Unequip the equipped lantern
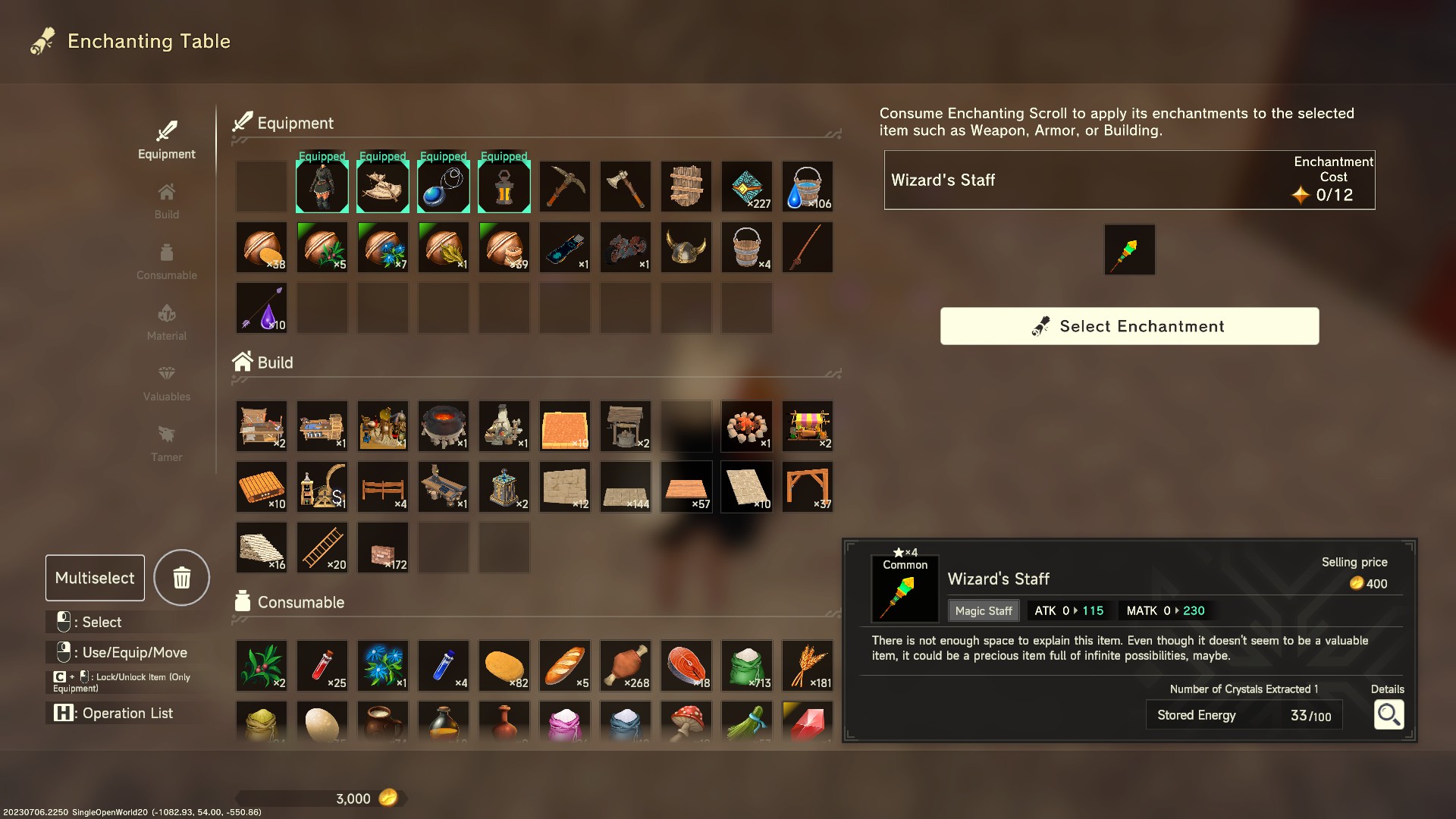 coord(504,186)
